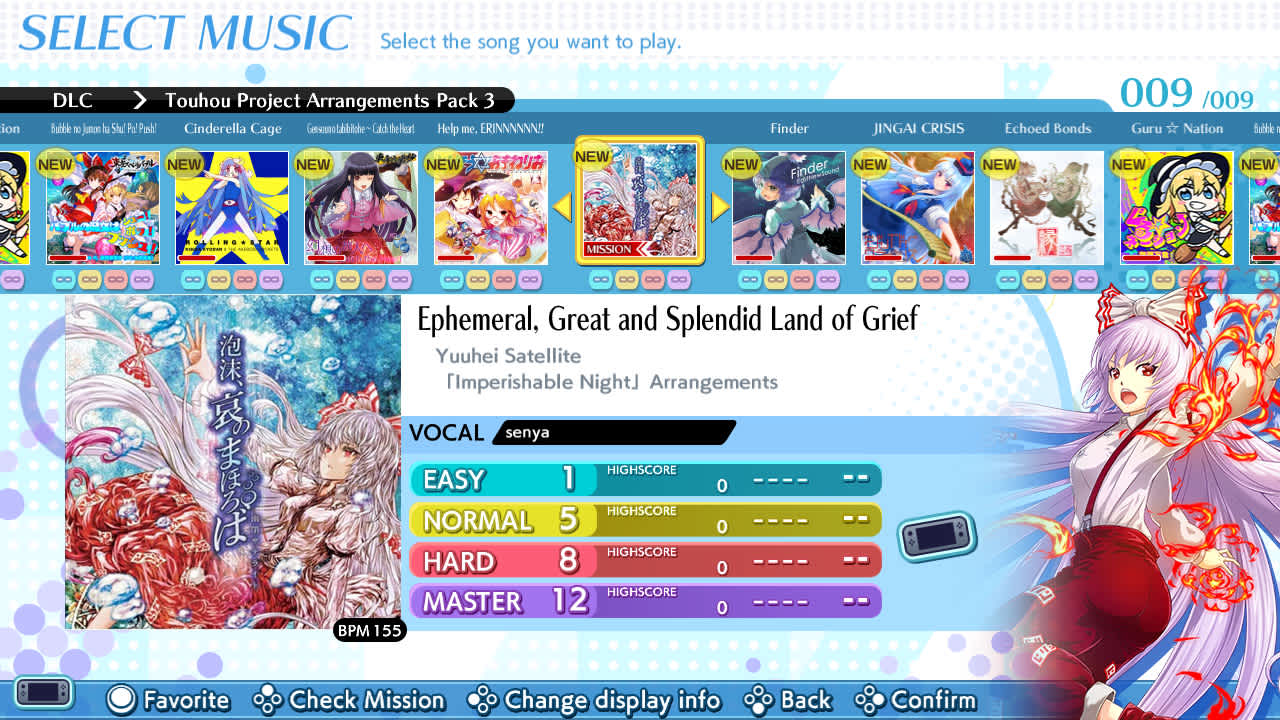Advance to next song with right yellow arrow
Screen dimensions: 1280x720
coord(719,207)
